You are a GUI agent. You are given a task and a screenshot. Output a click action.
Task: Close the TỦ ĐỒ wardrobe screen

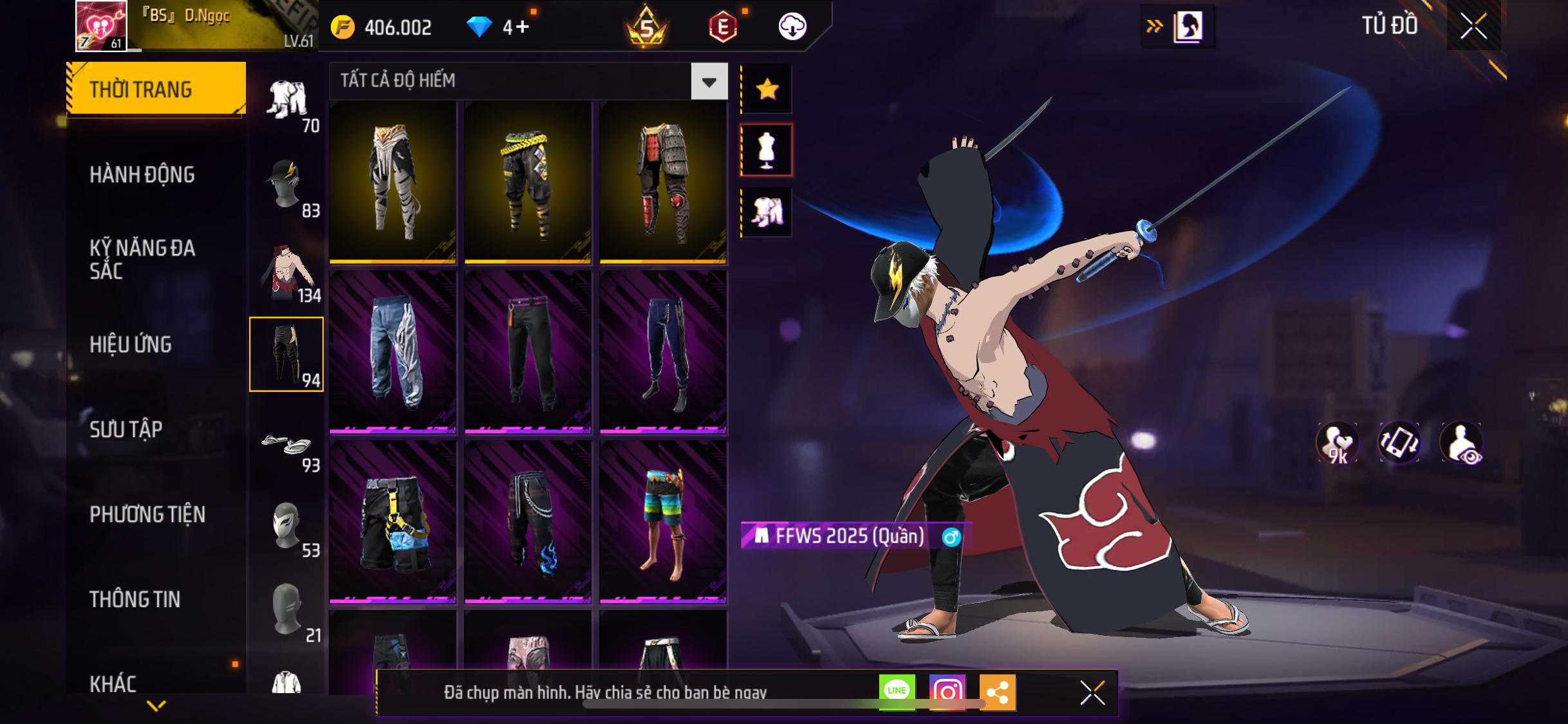[x=1473, y=26]
